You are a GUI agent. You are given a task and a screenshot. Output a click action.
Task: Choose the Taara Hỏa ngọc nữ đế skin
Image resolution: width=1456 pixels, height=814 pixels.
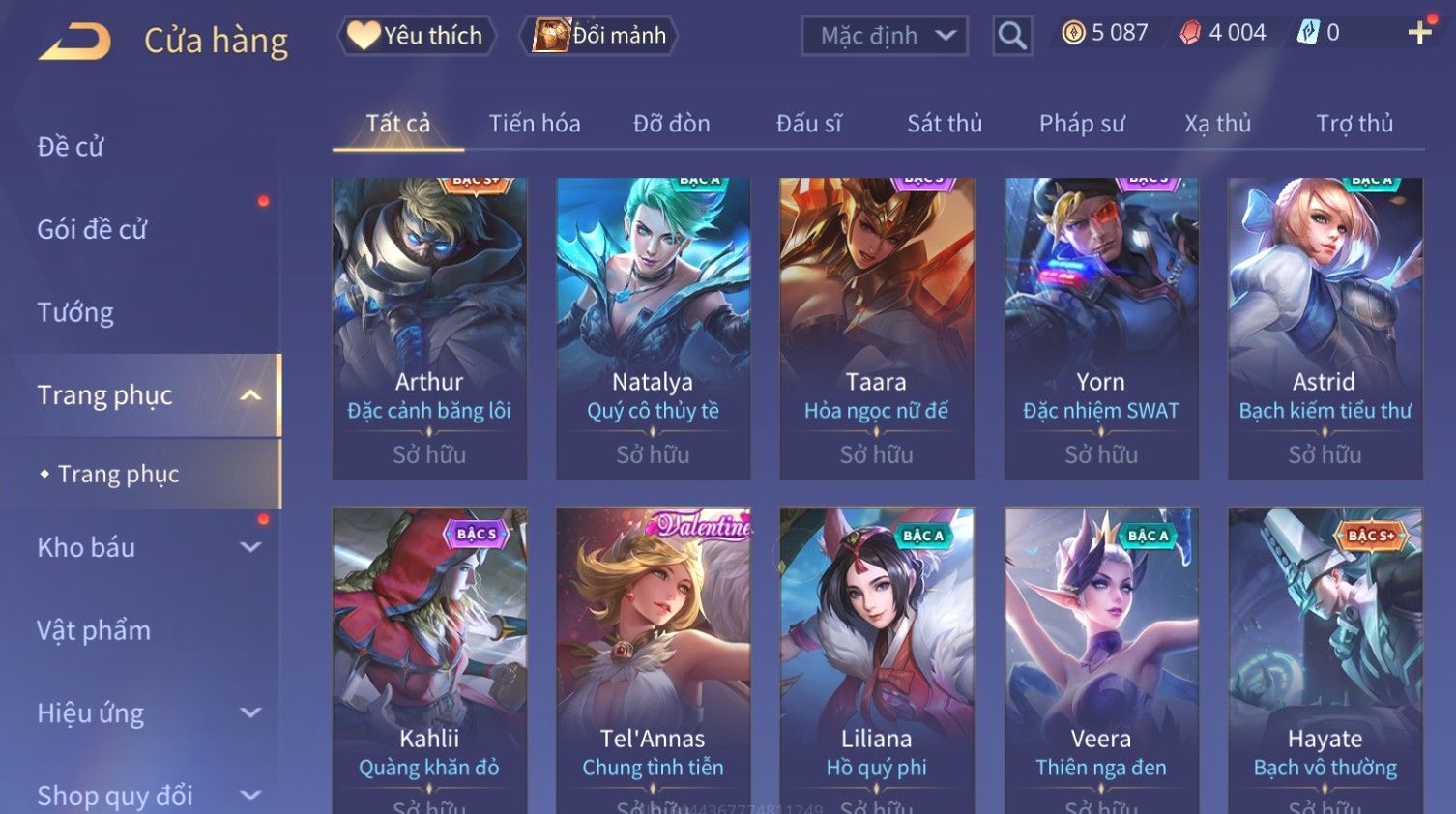coord(876,329)
